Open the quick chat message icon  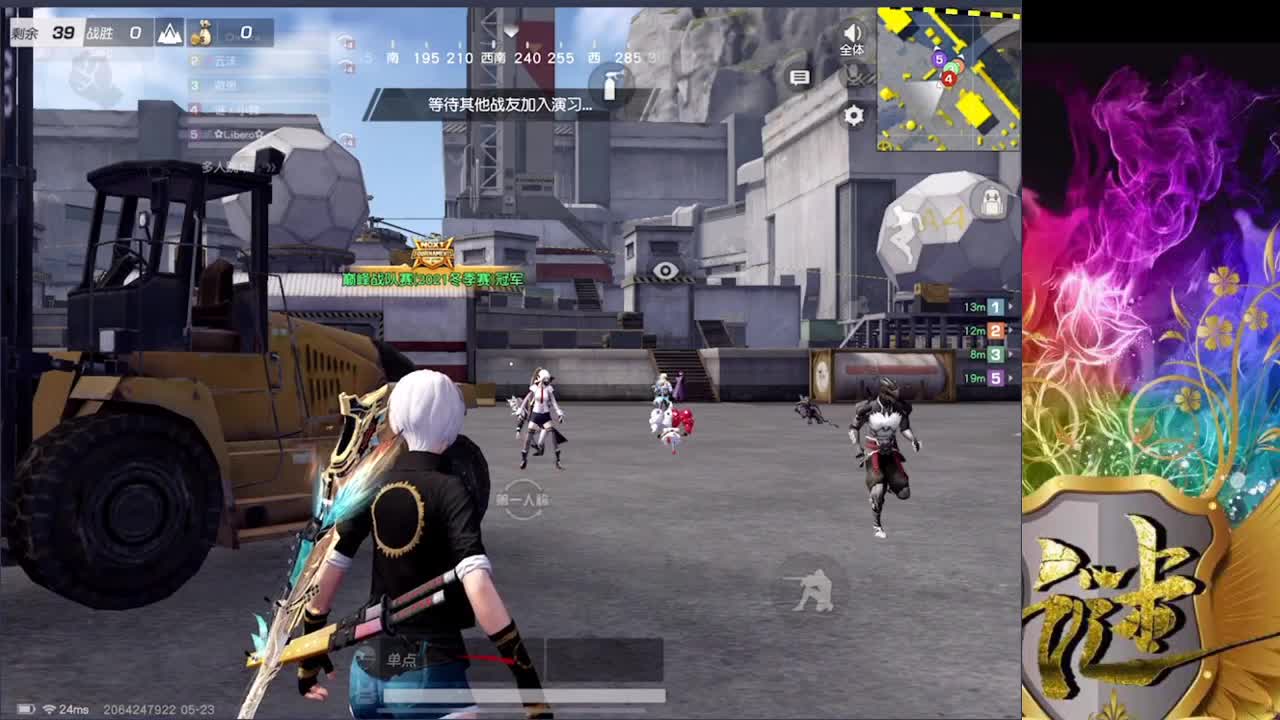coord(799,78)
